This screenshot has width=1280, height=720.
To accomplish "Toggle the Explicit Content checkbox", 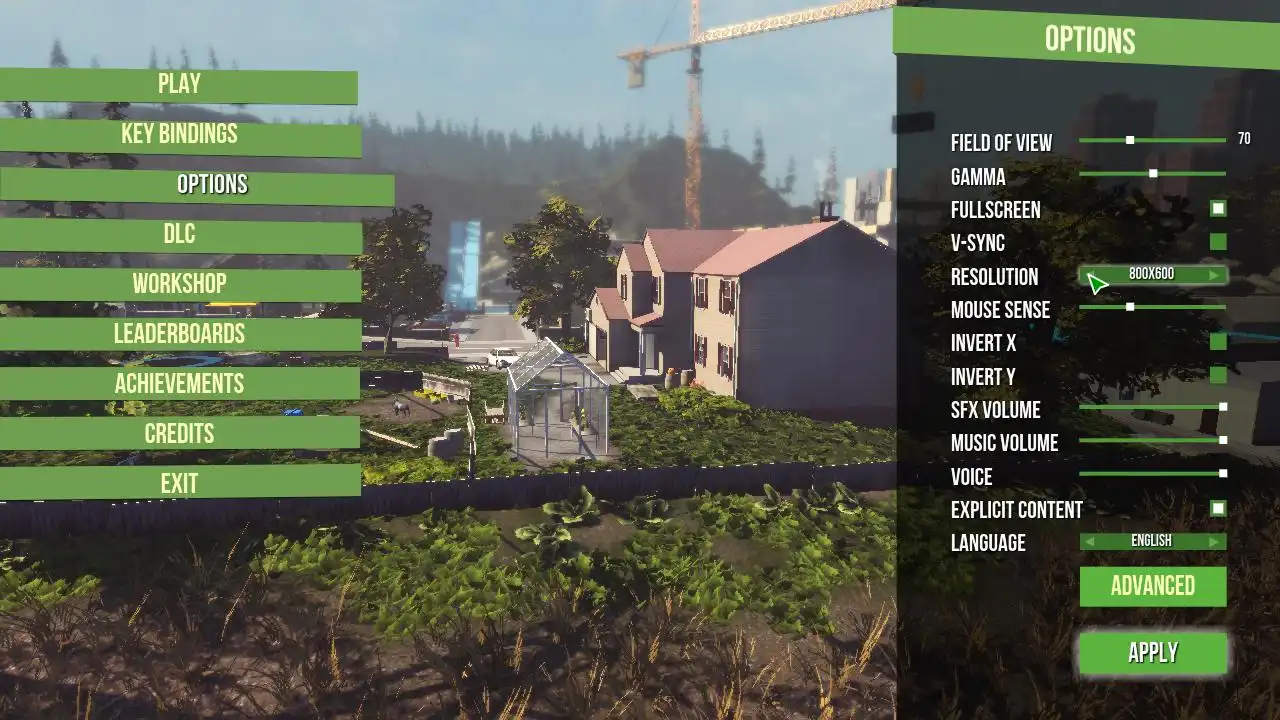I will coord(1218,508).
